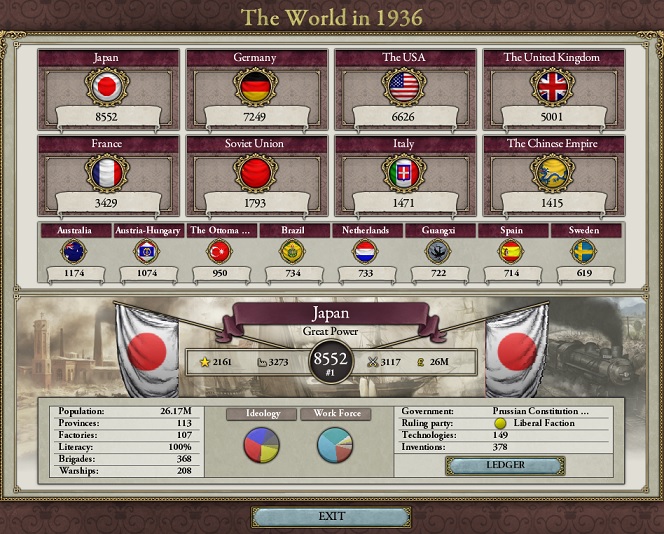Pick The USA country panel
The image size is (664, 534).
(x=404, y=89)
